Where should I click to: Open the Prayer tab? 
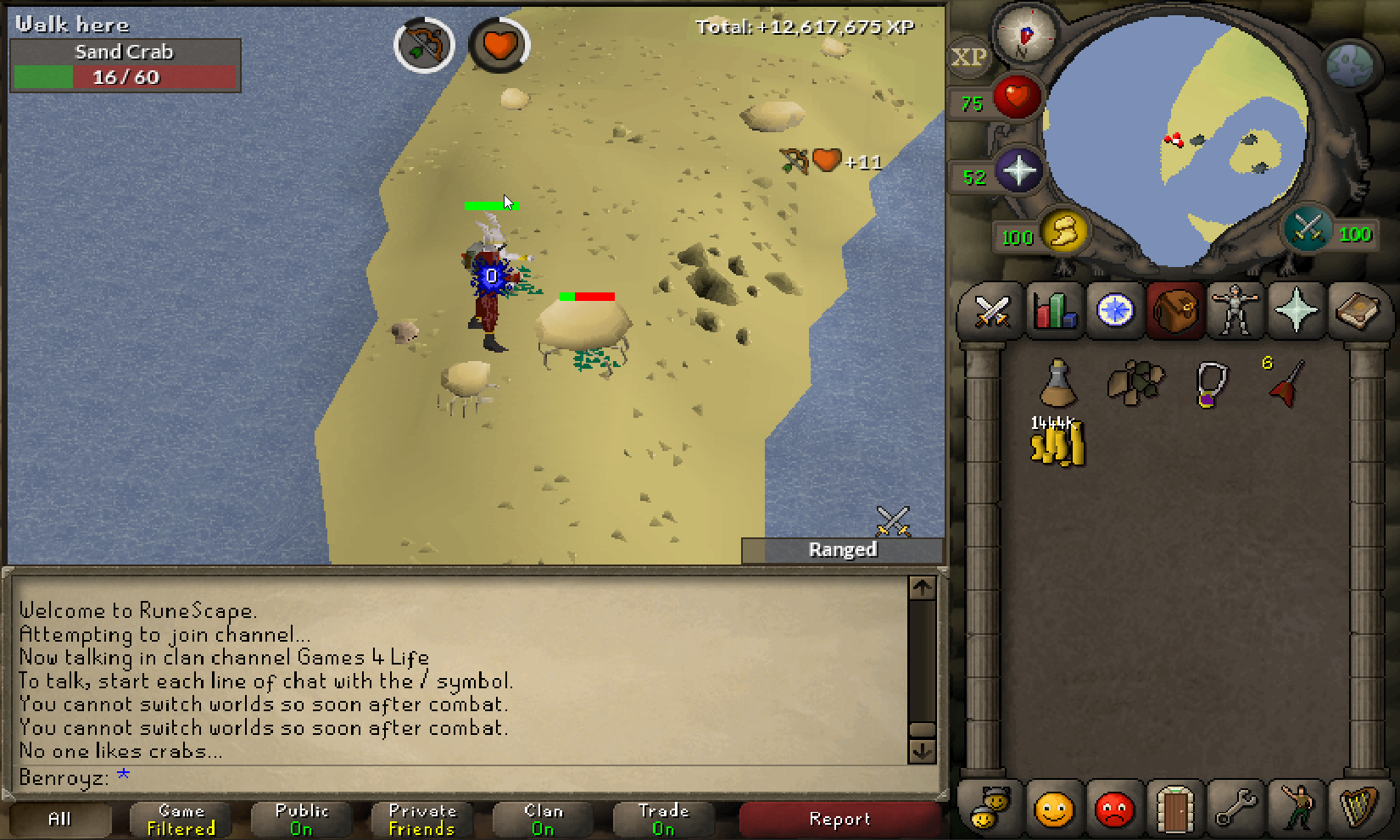[1297, 311]
